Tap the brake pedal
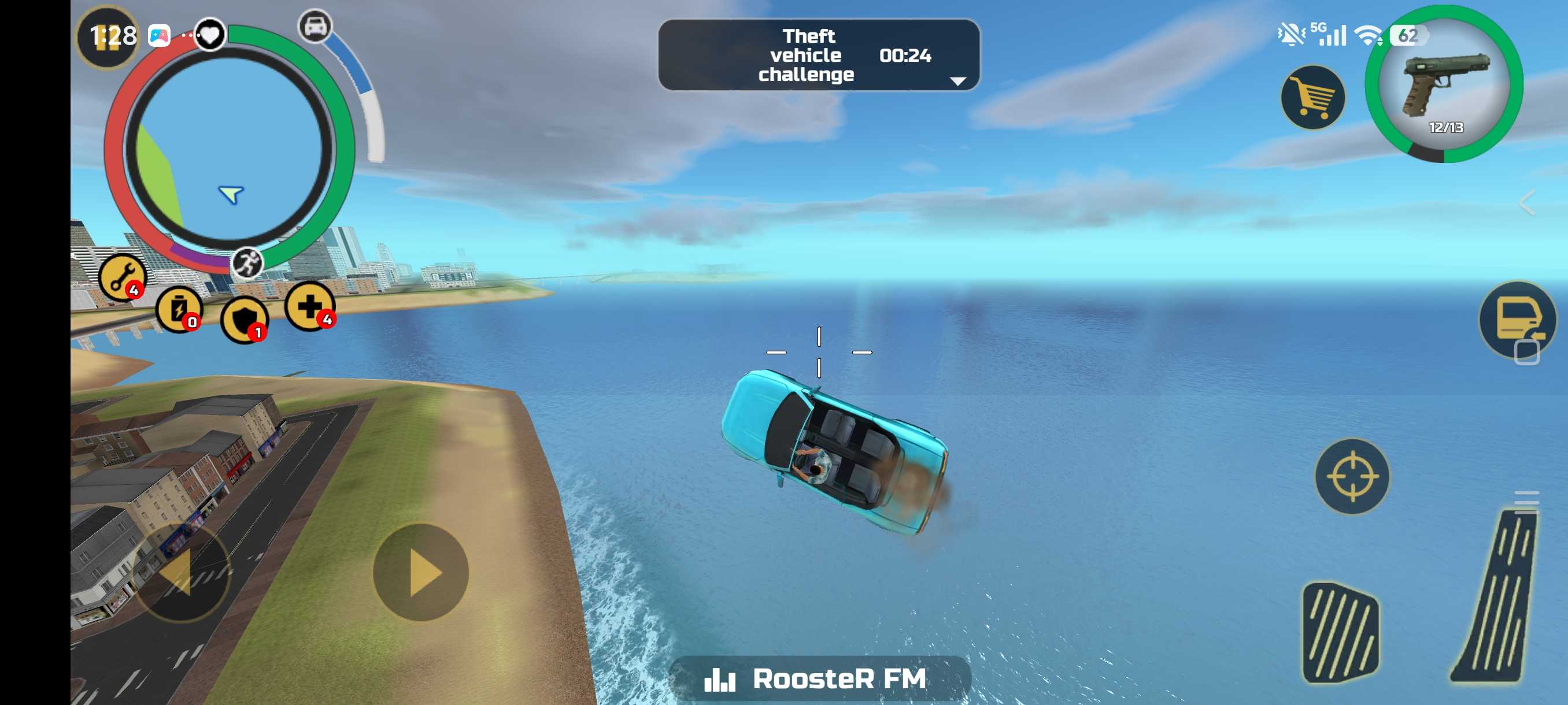This screenshot has height=705, width=1568. (x=1340, y=632)
